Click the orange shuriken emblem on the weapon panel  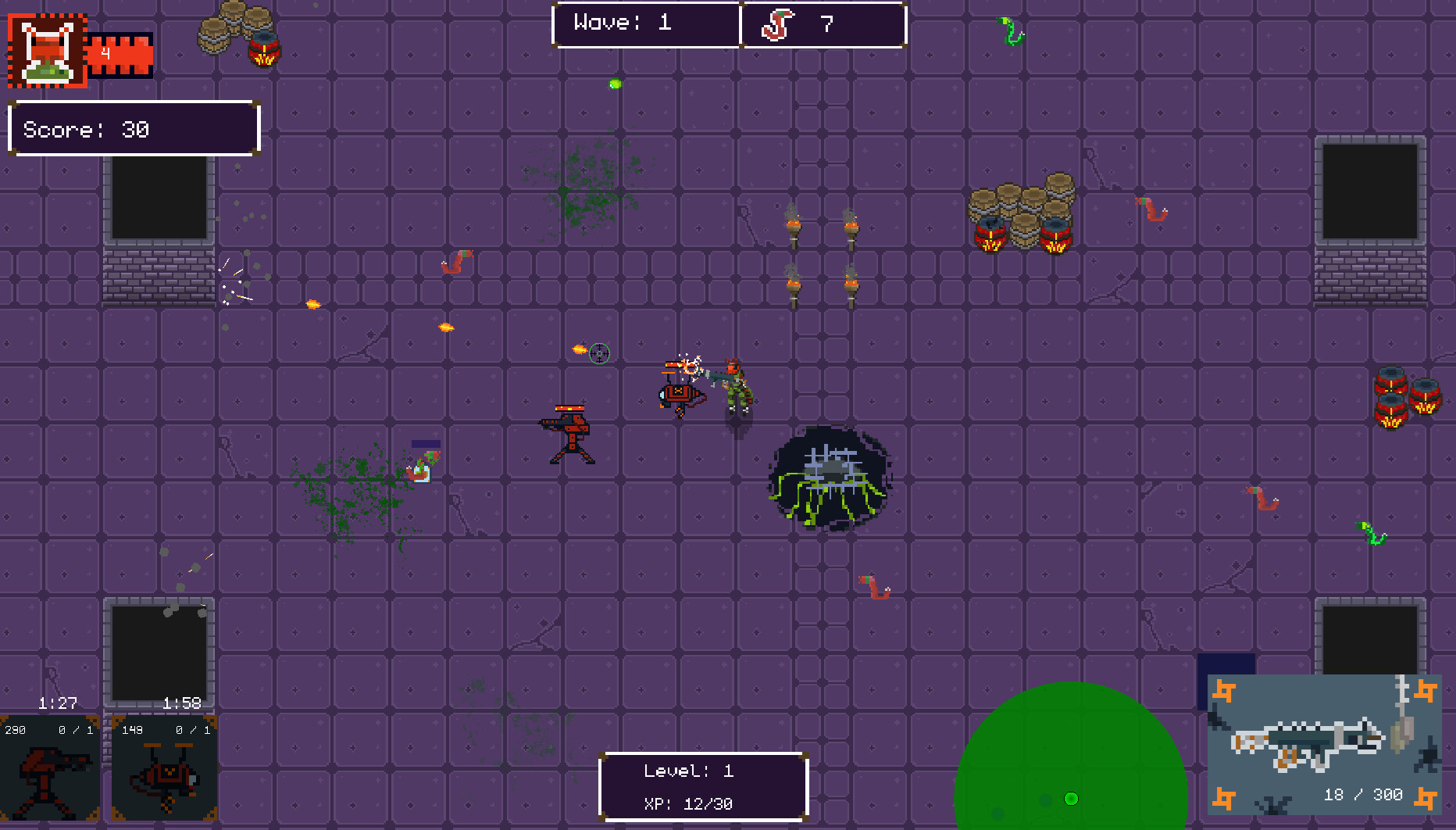pos(1222,692)
